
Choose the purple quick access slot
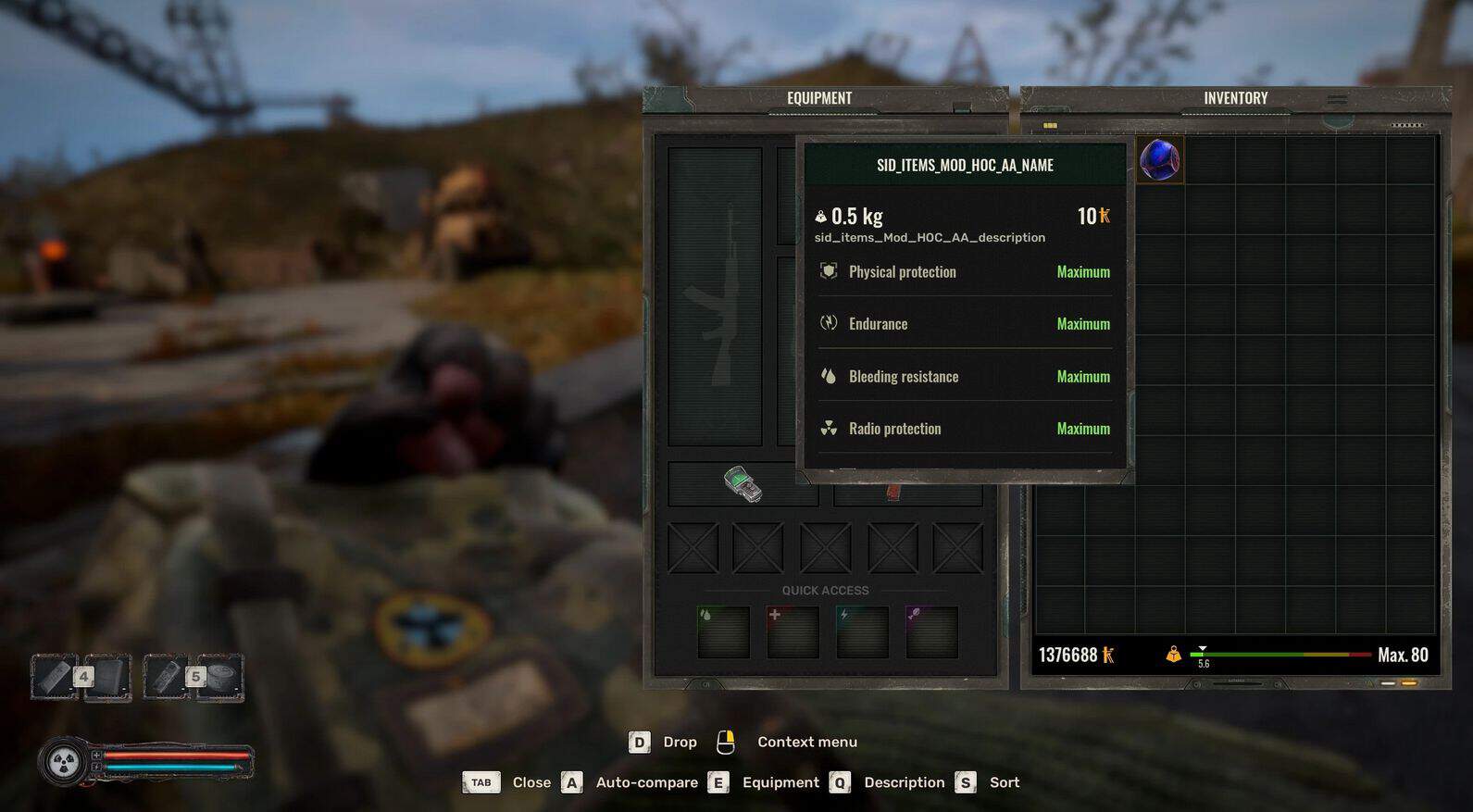tap(931, 631)
